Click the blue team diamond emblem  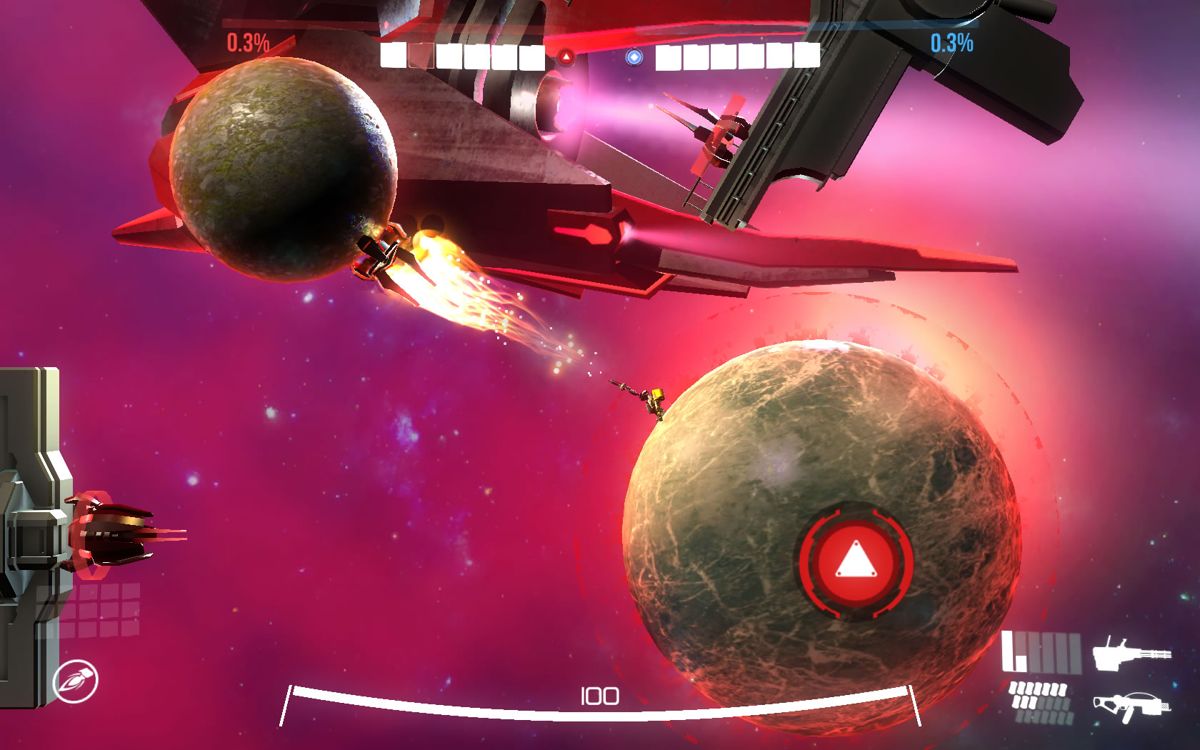click(x=633, y=57)
